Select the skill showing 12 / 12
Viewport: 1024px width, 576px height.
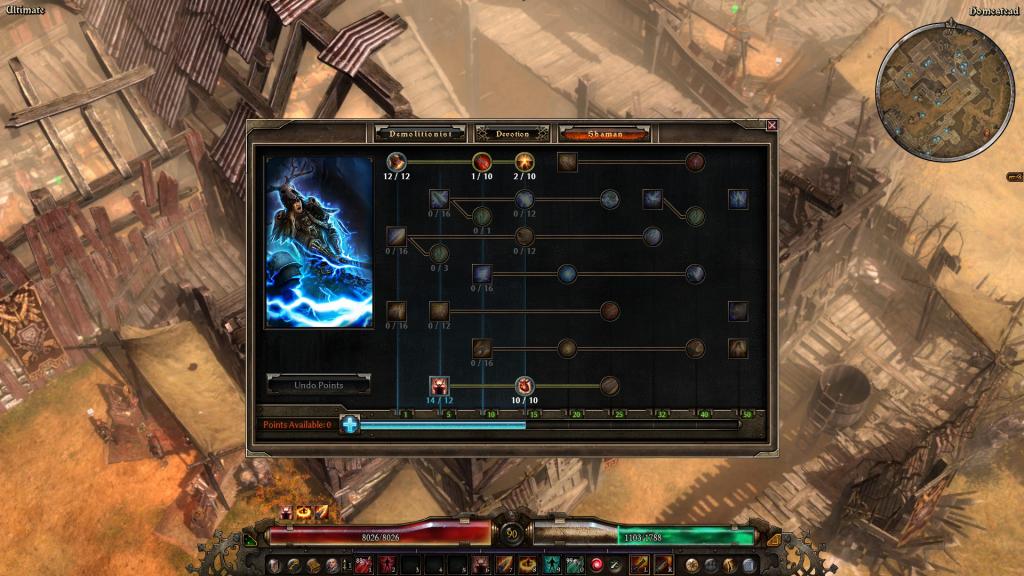tap(396, 161)
